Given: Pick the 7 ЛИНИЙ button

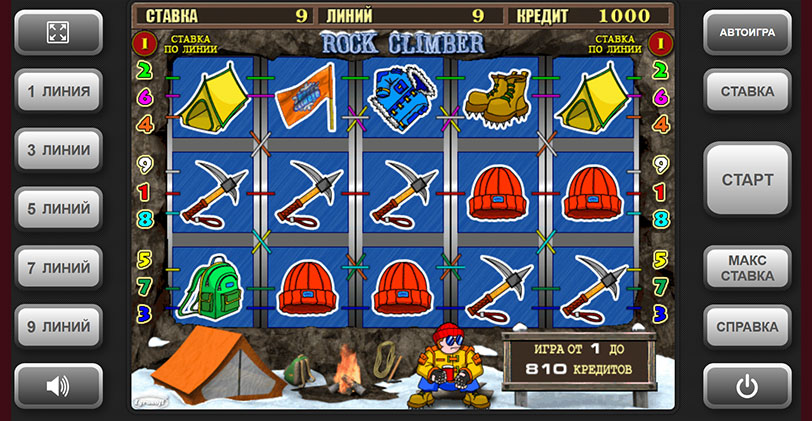Looking at the screenshot, I should pos(59,268).
